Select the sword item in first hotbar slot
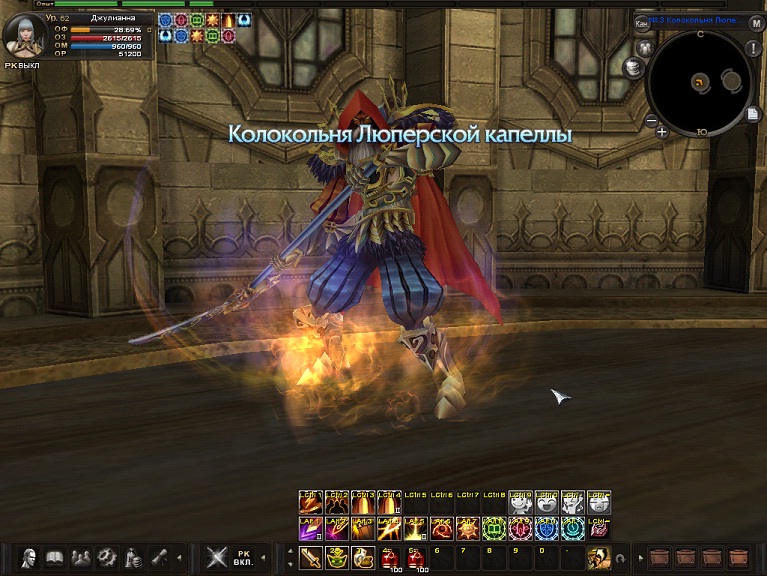 coord(309,557)
